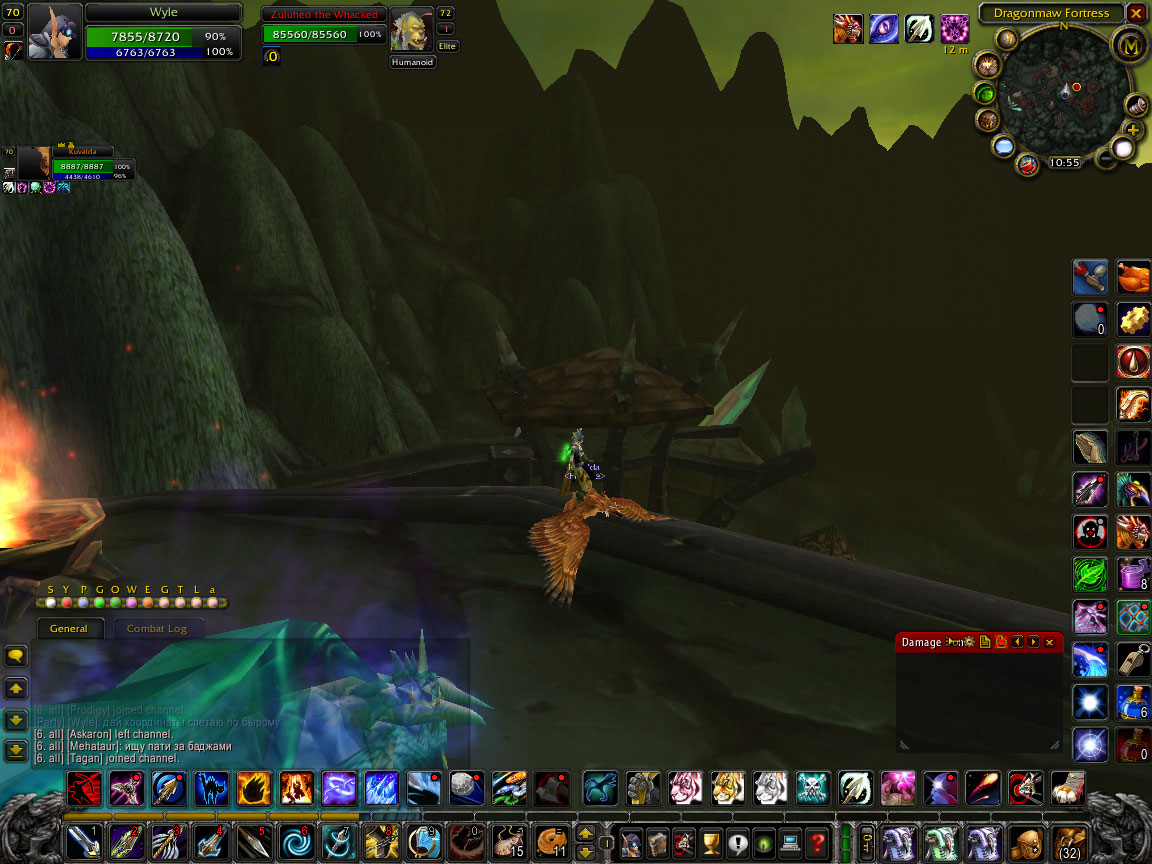
Task: Open the chat speech bubble menu button
Action: 16,656
